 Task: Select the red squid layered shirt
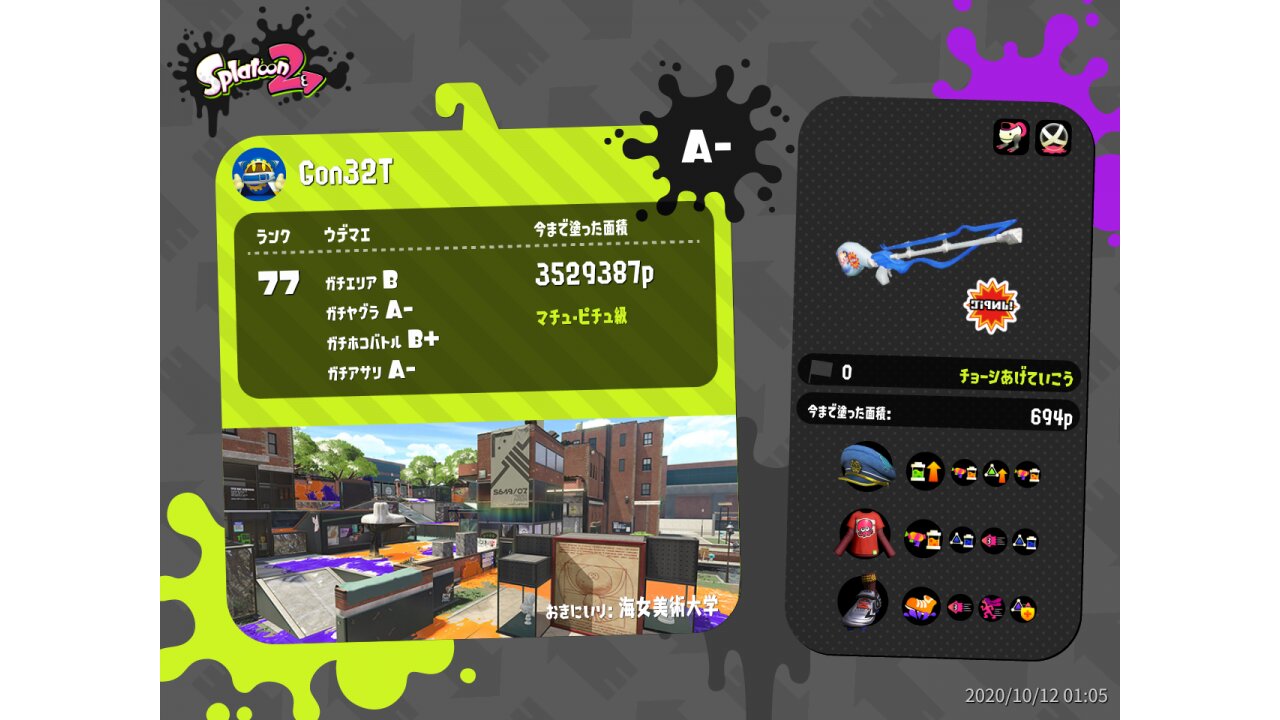point(862,535)
